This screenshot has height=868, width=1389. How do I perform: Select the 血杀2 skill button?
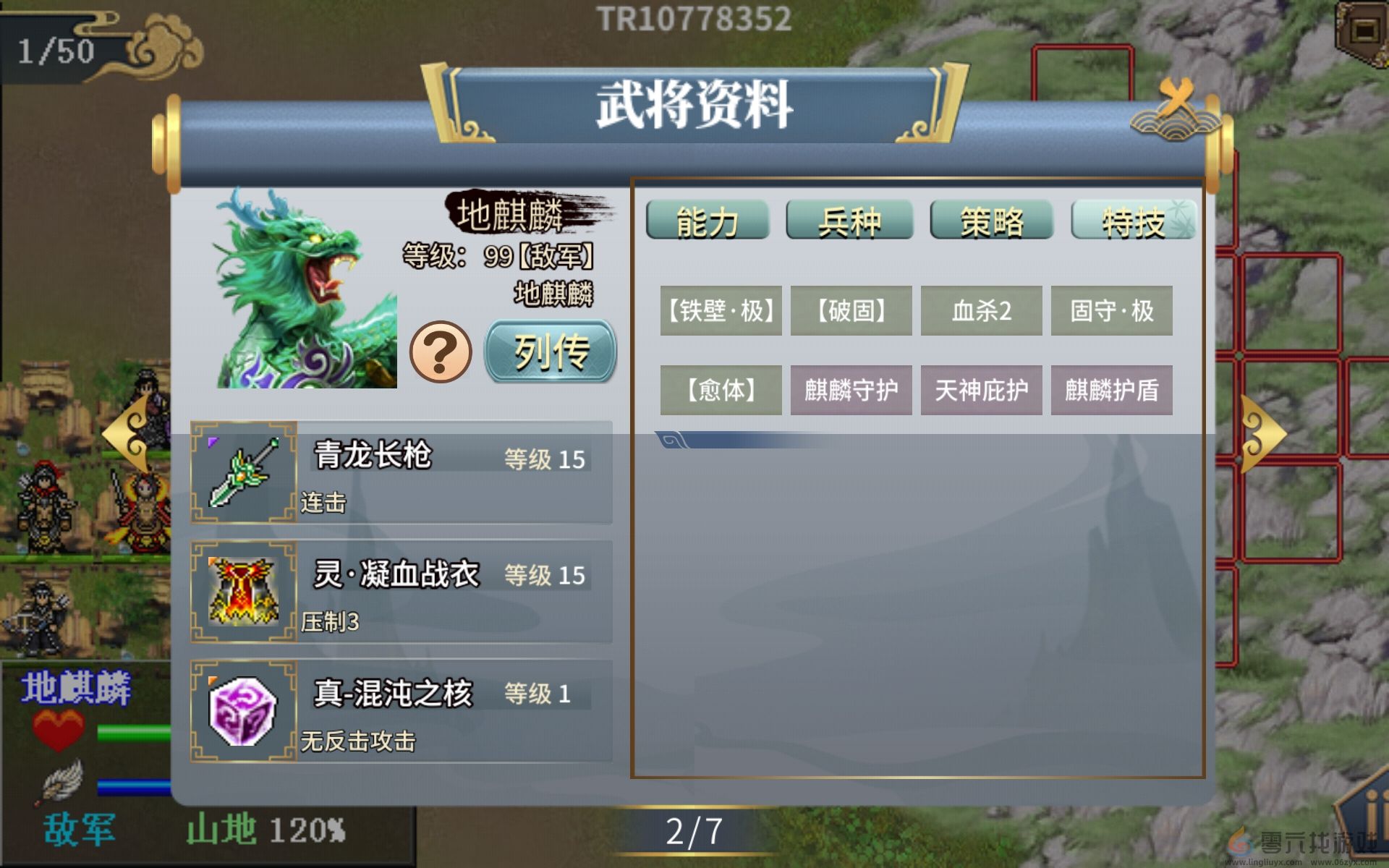981,311
